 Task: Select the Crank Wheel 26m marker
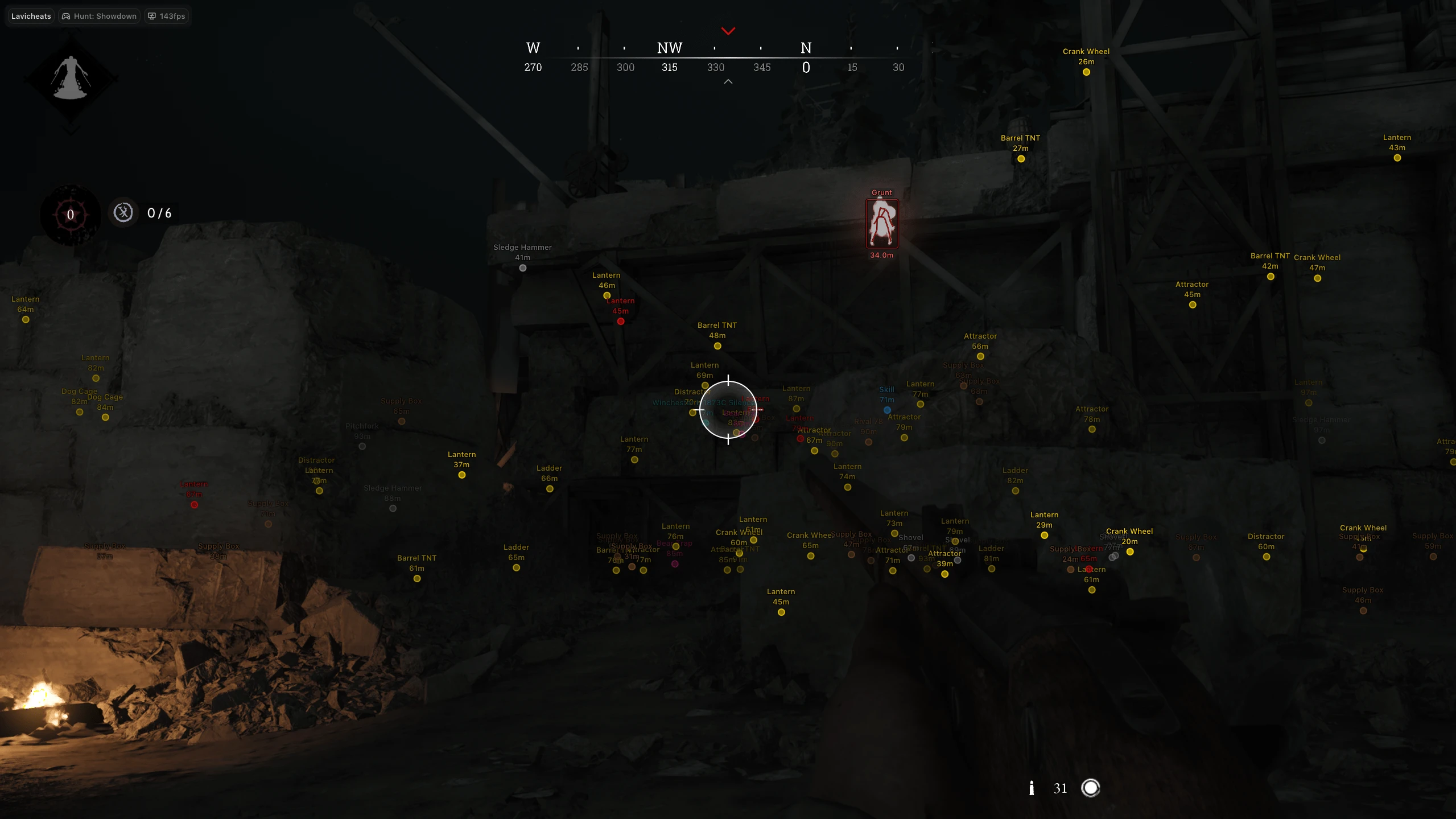[1085, 72]
